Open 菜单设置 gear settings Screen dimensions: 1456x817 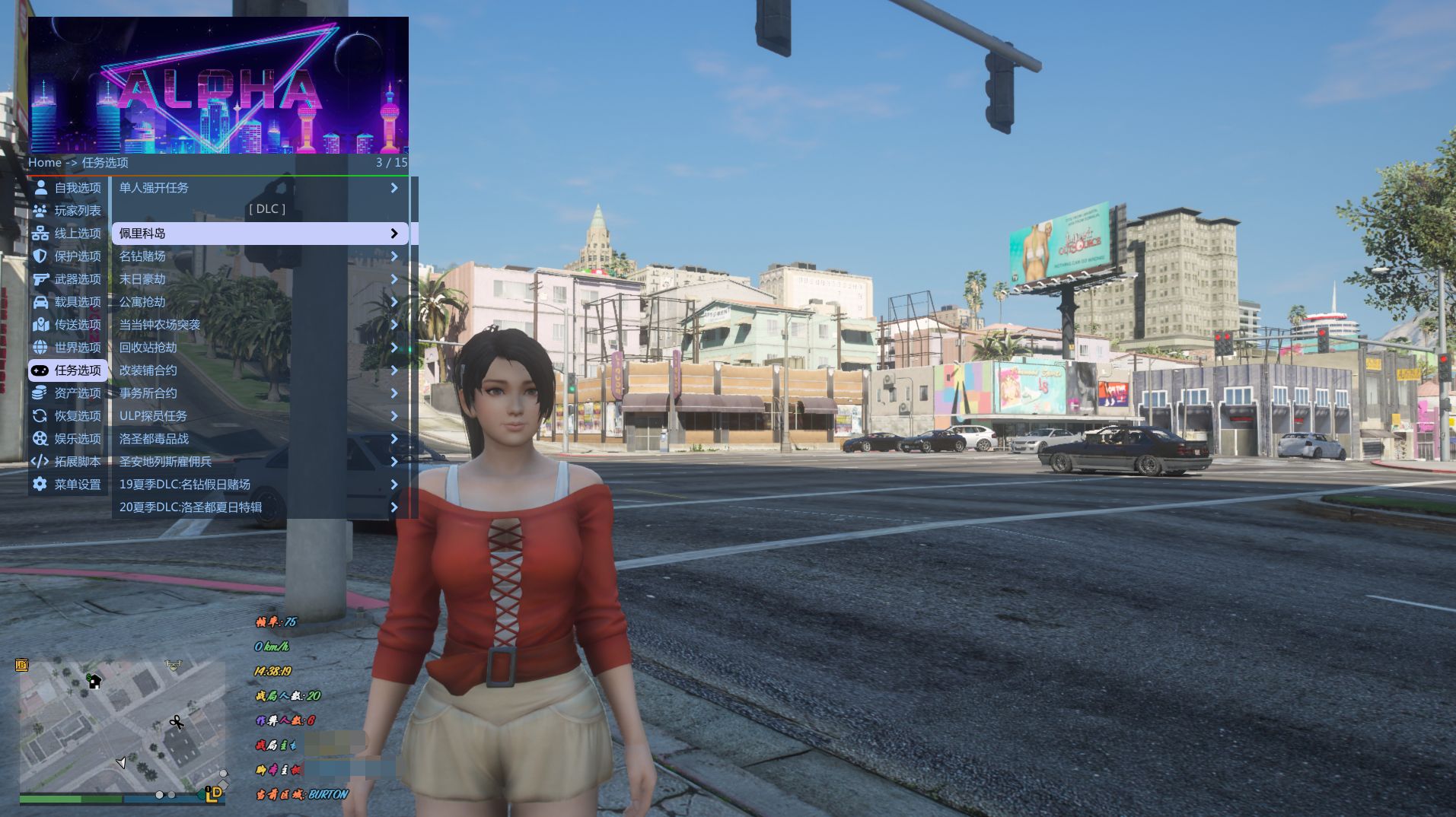pos(68,485)
